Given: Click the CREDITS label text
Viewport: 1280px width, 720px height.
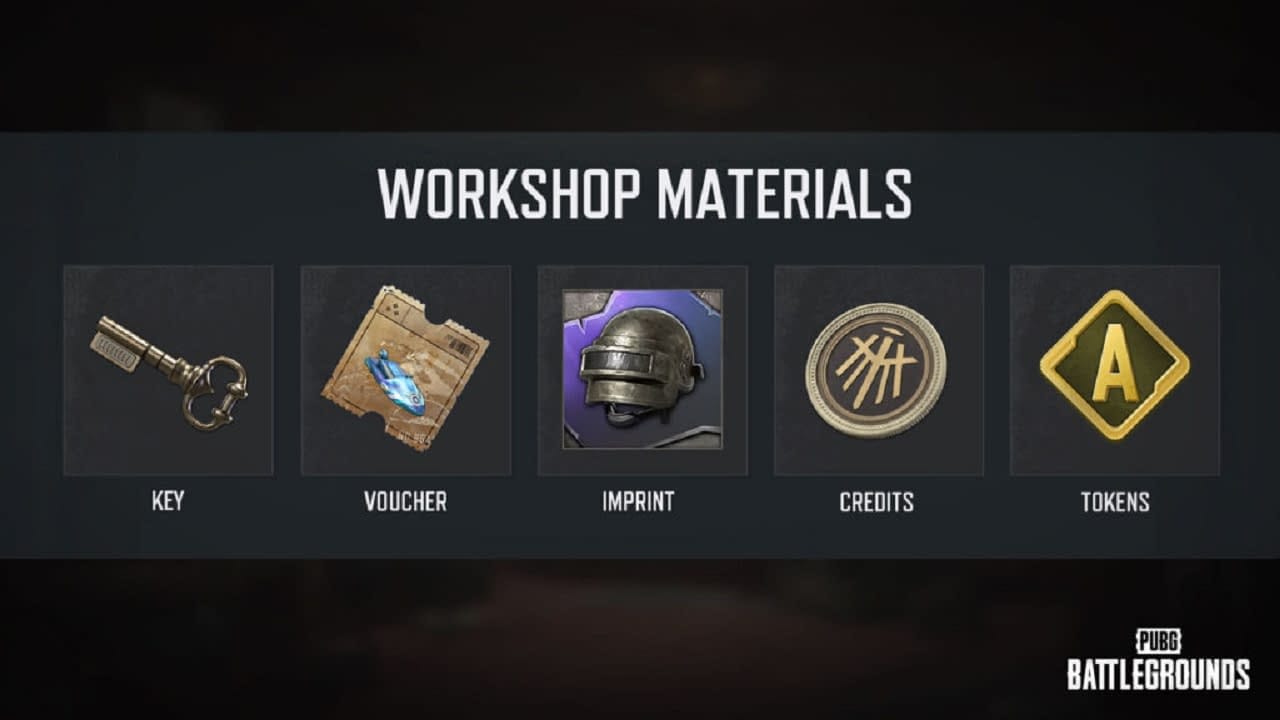Looking at the screenshot, I should point(879,502).
